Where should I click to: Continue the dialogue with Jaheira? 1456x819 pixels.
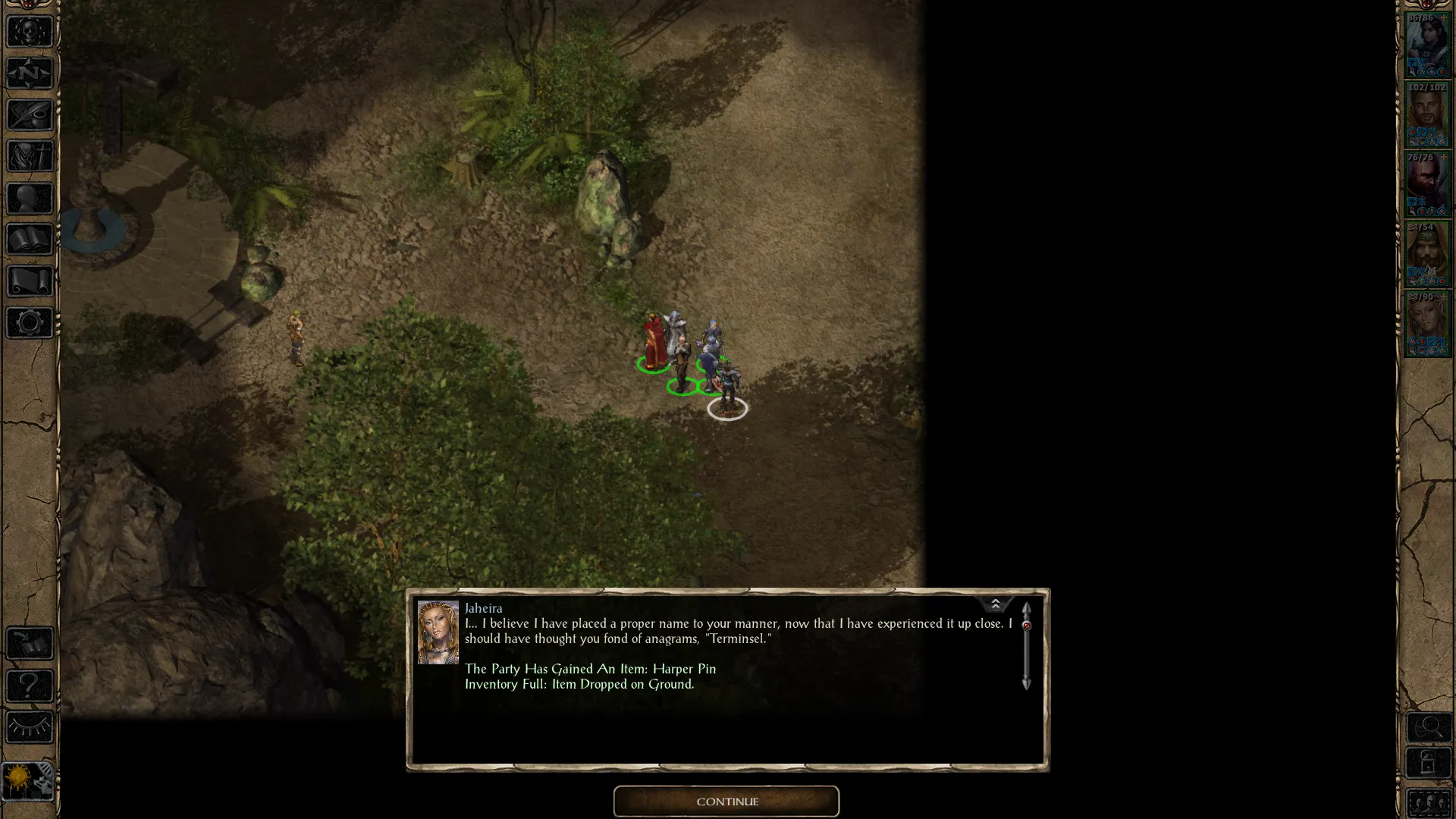coord(726,802)
